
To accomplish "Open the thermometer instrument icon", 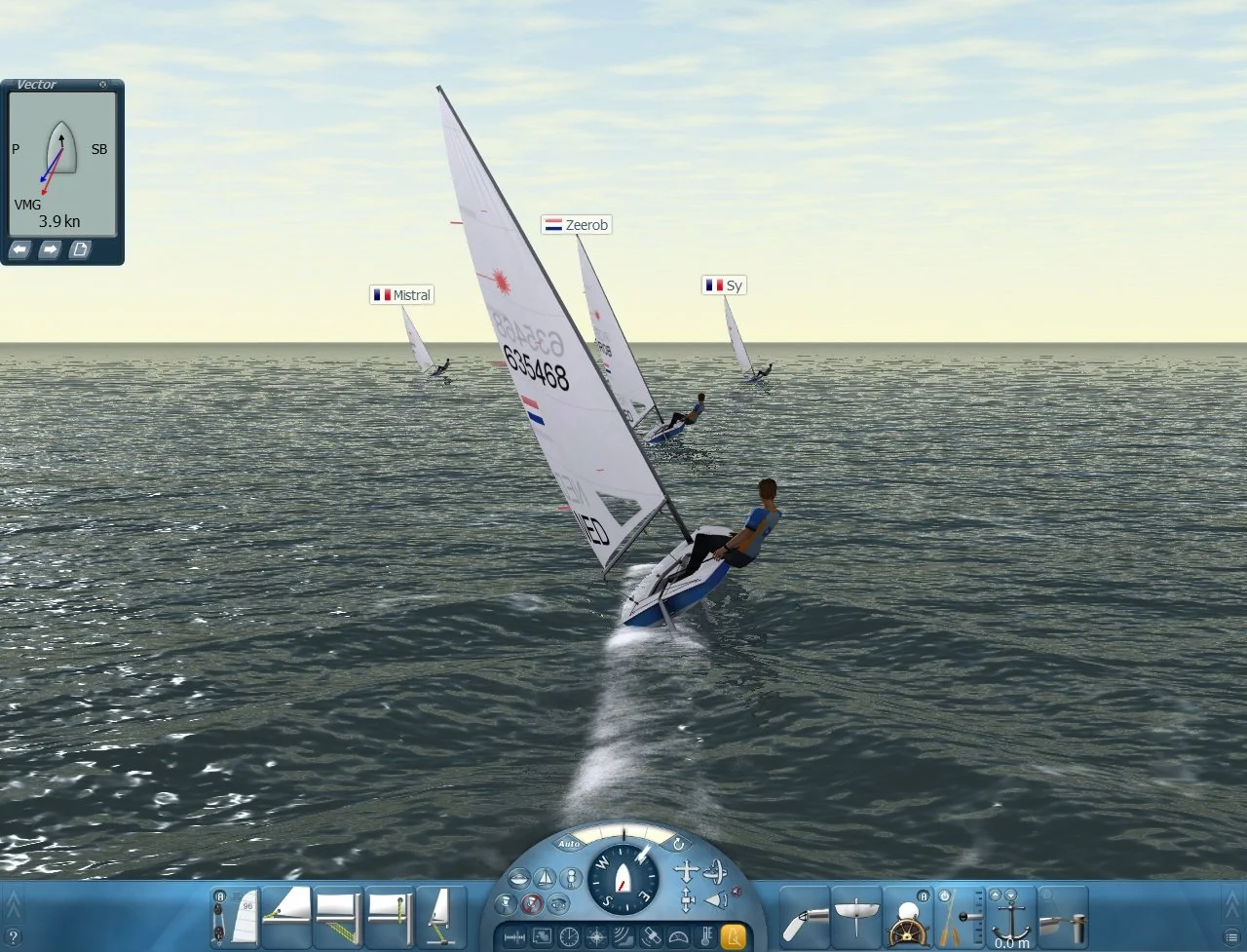I will coord(705,935).
